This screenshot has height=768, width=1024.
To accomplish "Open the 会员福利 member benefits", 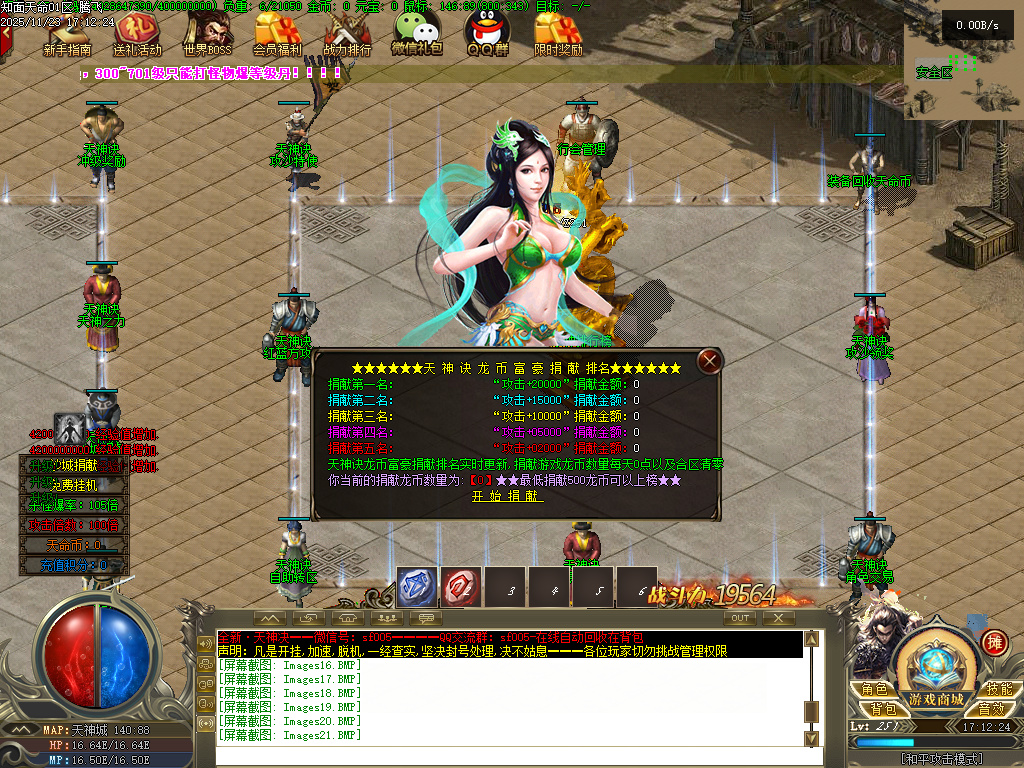I will 277,33.
